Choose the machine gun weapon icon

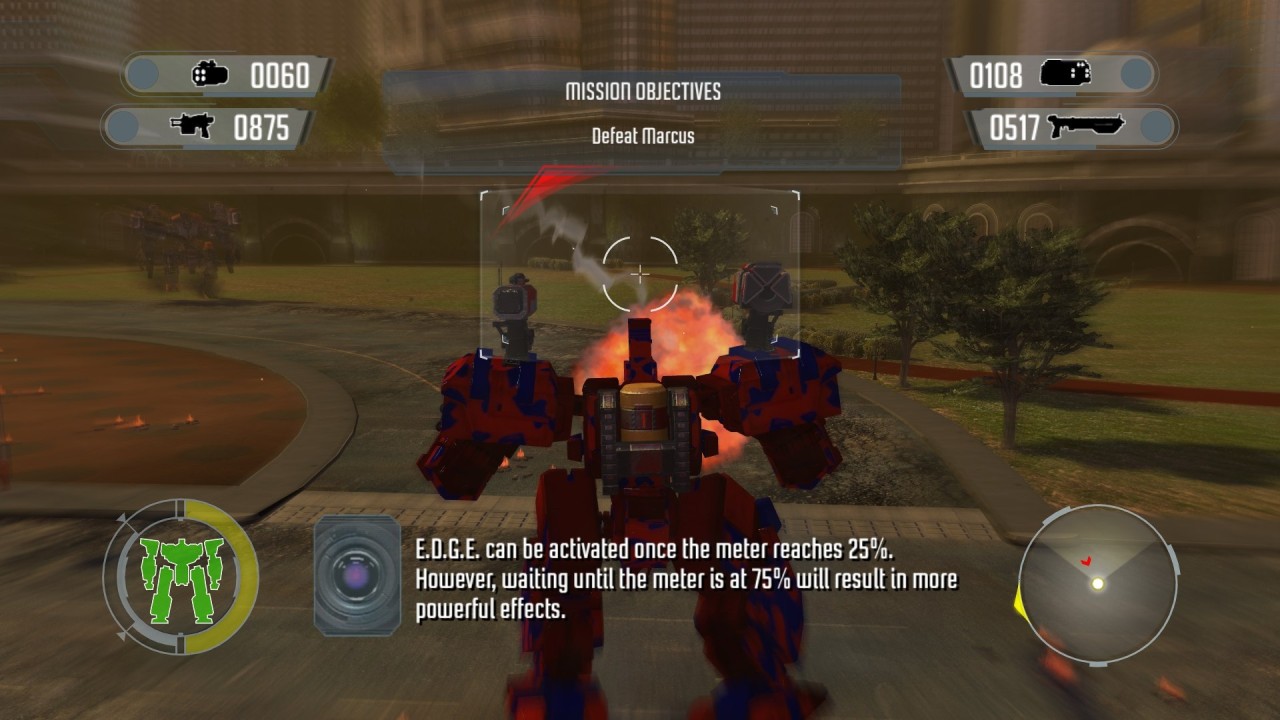(192, 127)
